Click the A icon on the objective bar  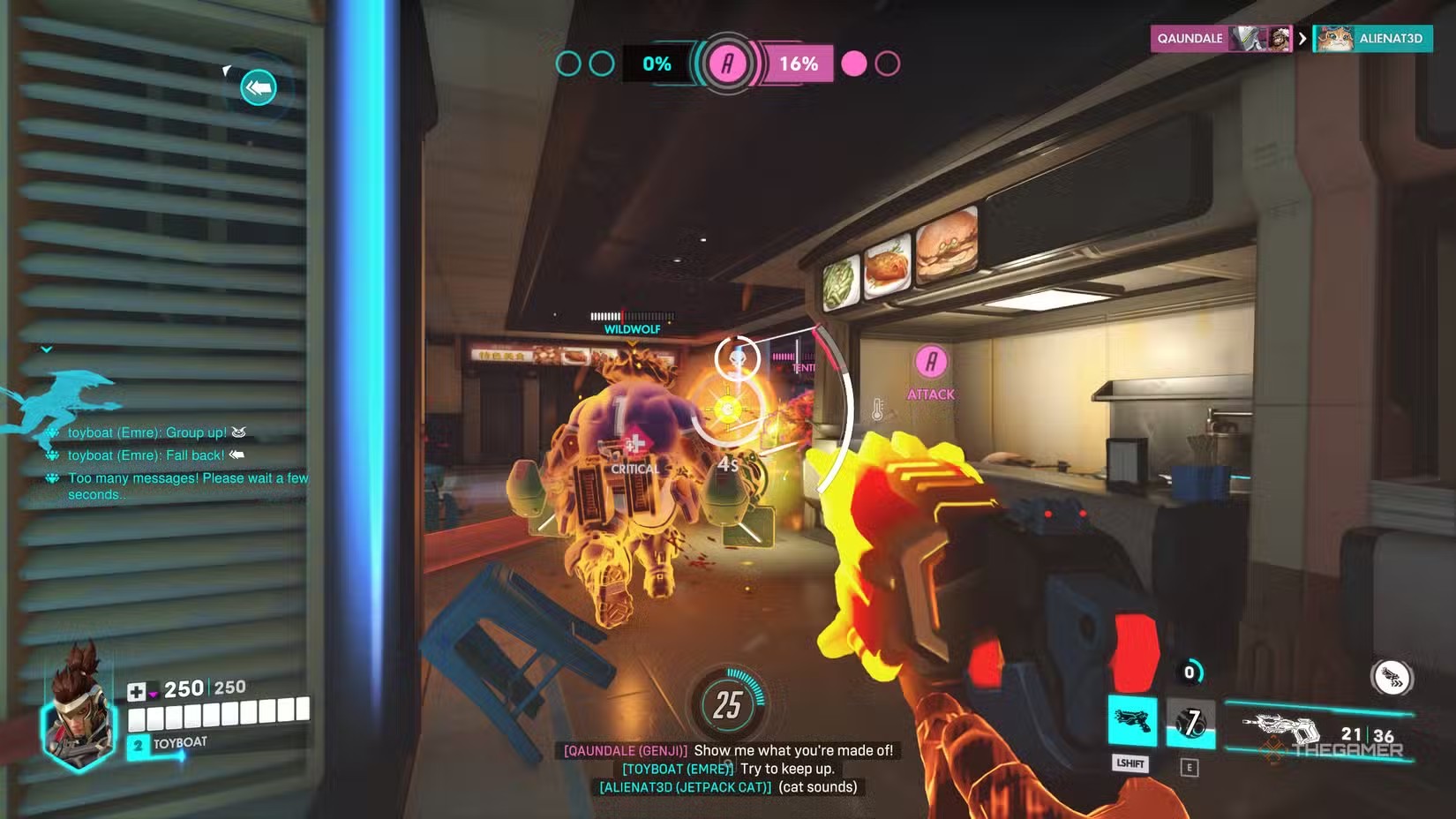tap(727, 64)
